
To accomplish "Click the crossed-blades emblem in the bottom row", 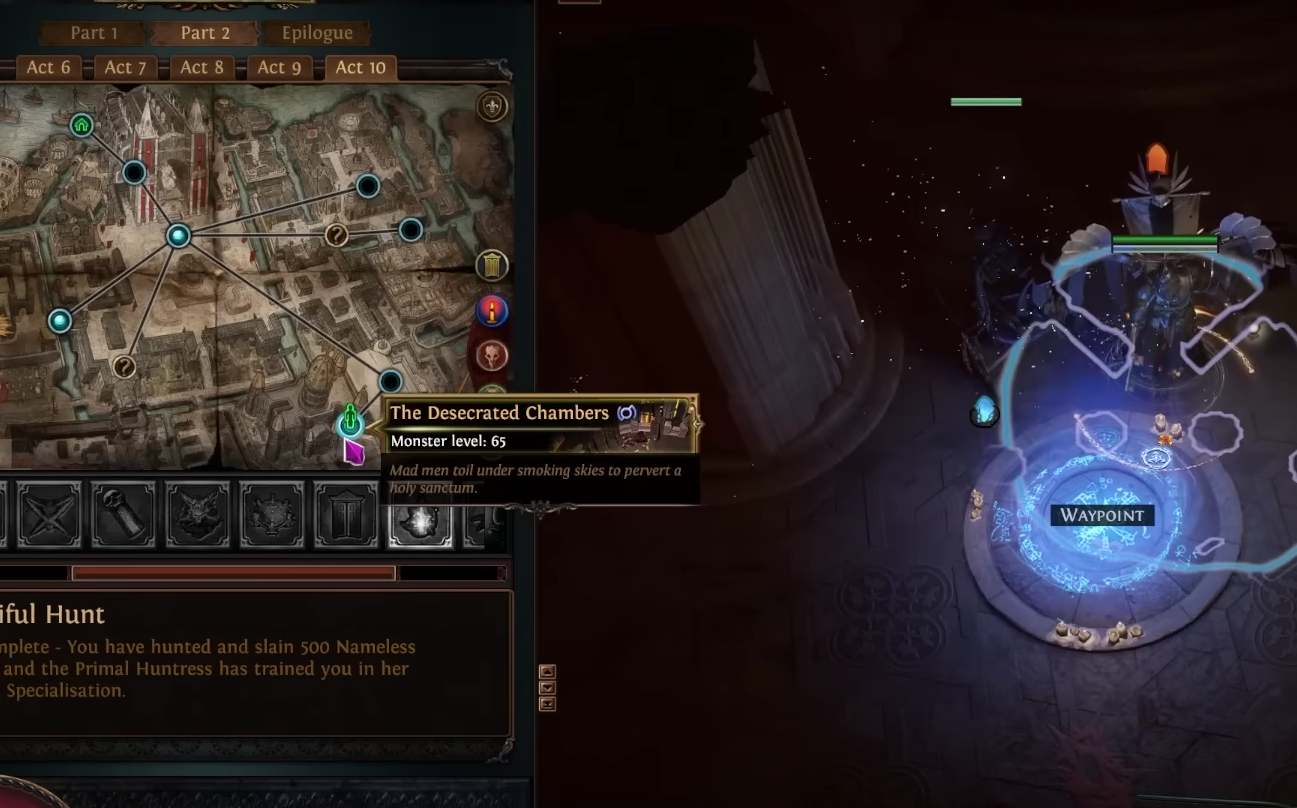I will tap(49, 514).
